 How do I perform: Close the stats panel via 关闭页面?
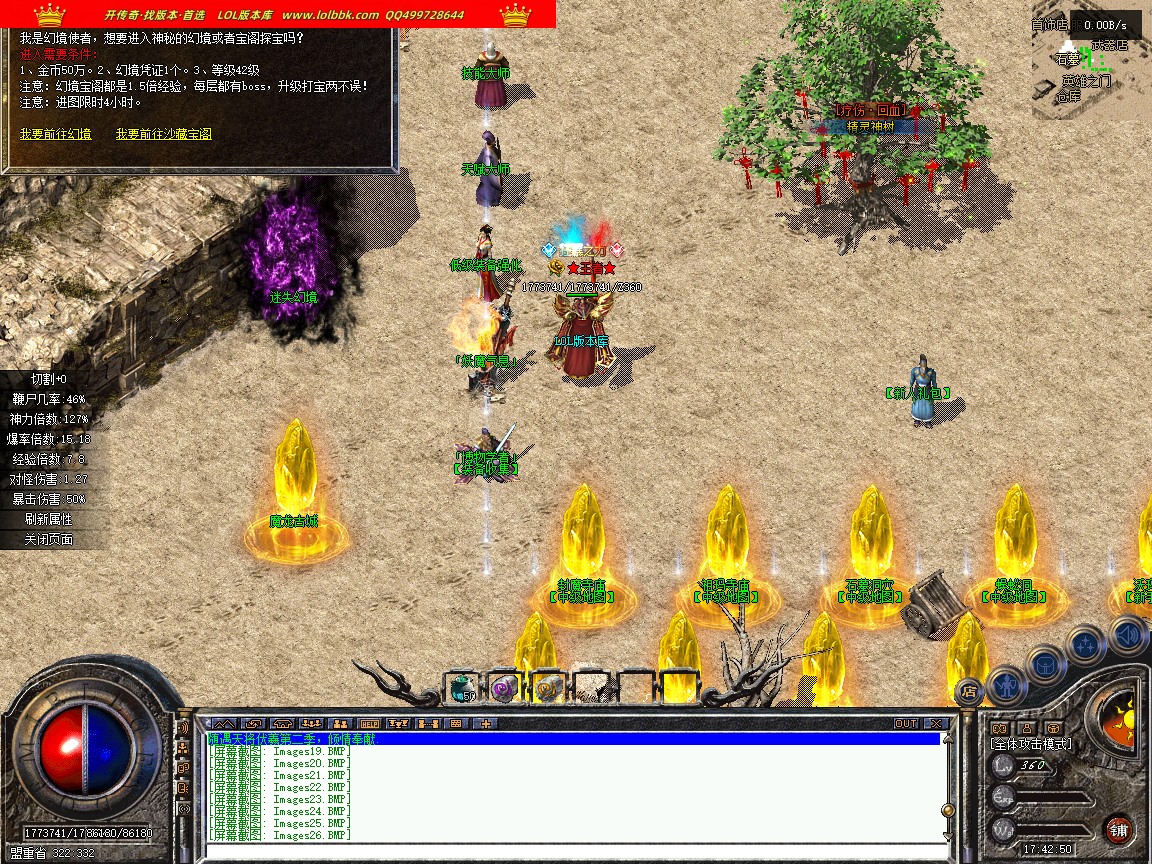click(49, 540)
